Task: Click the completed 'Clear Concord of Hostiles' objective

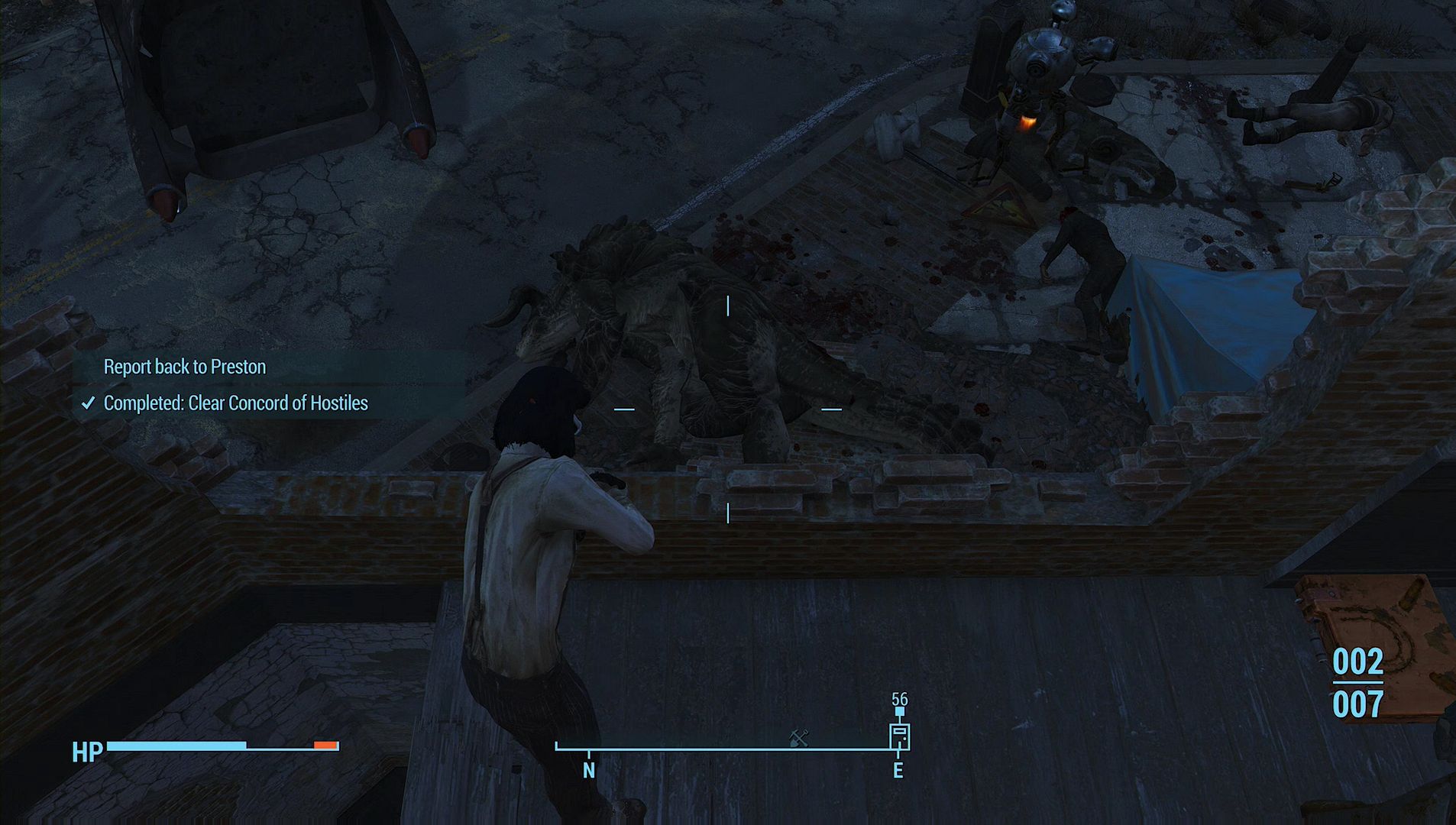Action: pos(235,403)
